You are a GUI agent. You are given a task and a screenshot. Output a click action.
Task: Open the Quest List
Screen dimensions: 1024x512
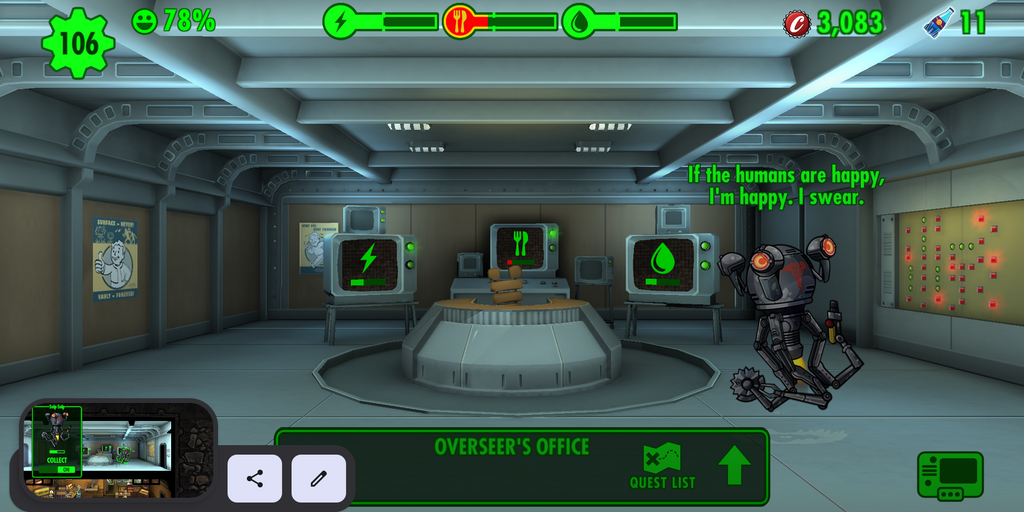(662, 467)
